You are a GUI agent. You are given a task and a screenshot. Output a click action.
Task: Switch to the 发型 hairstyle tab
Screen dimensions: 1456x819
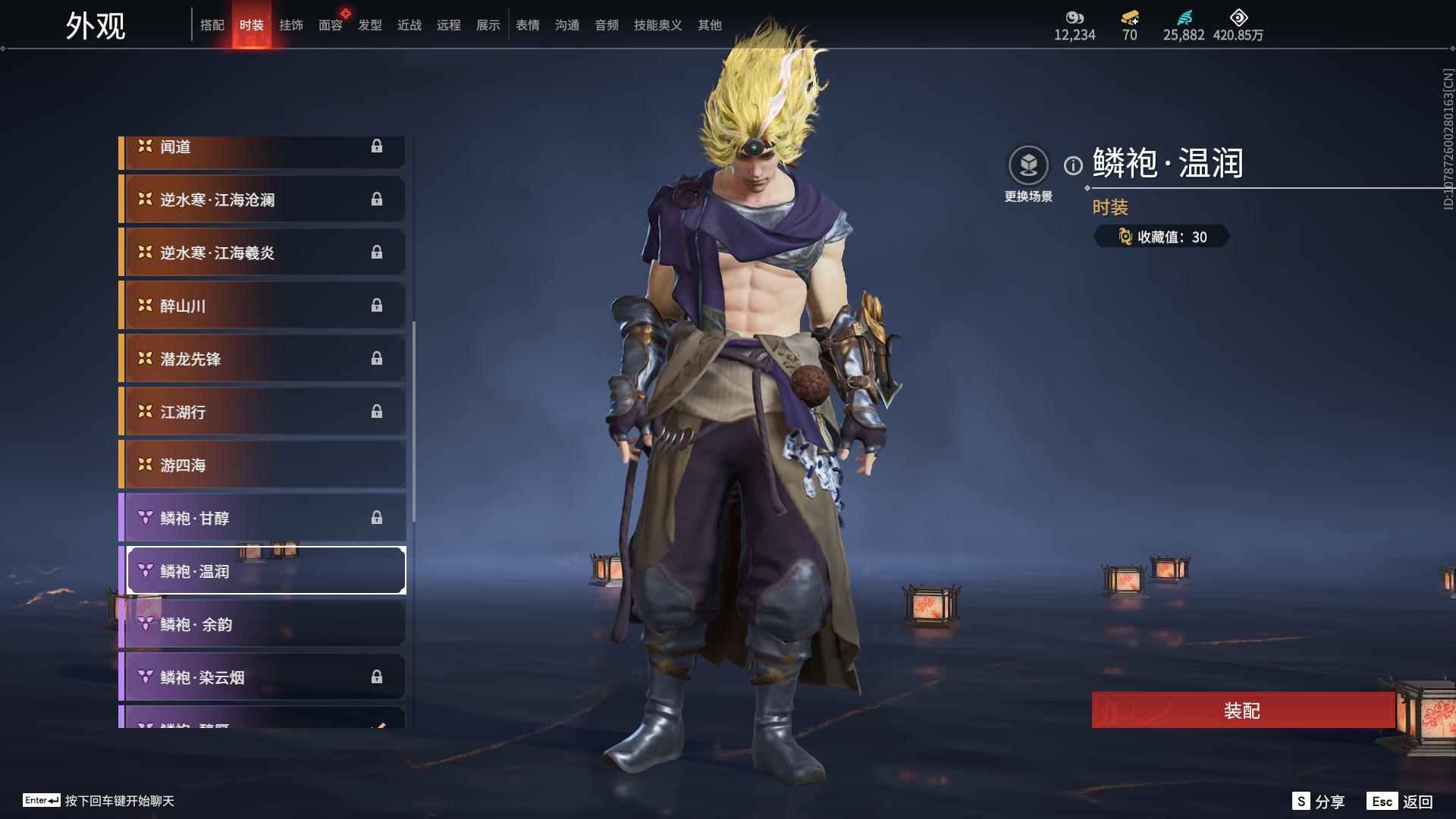pos(370,25)
